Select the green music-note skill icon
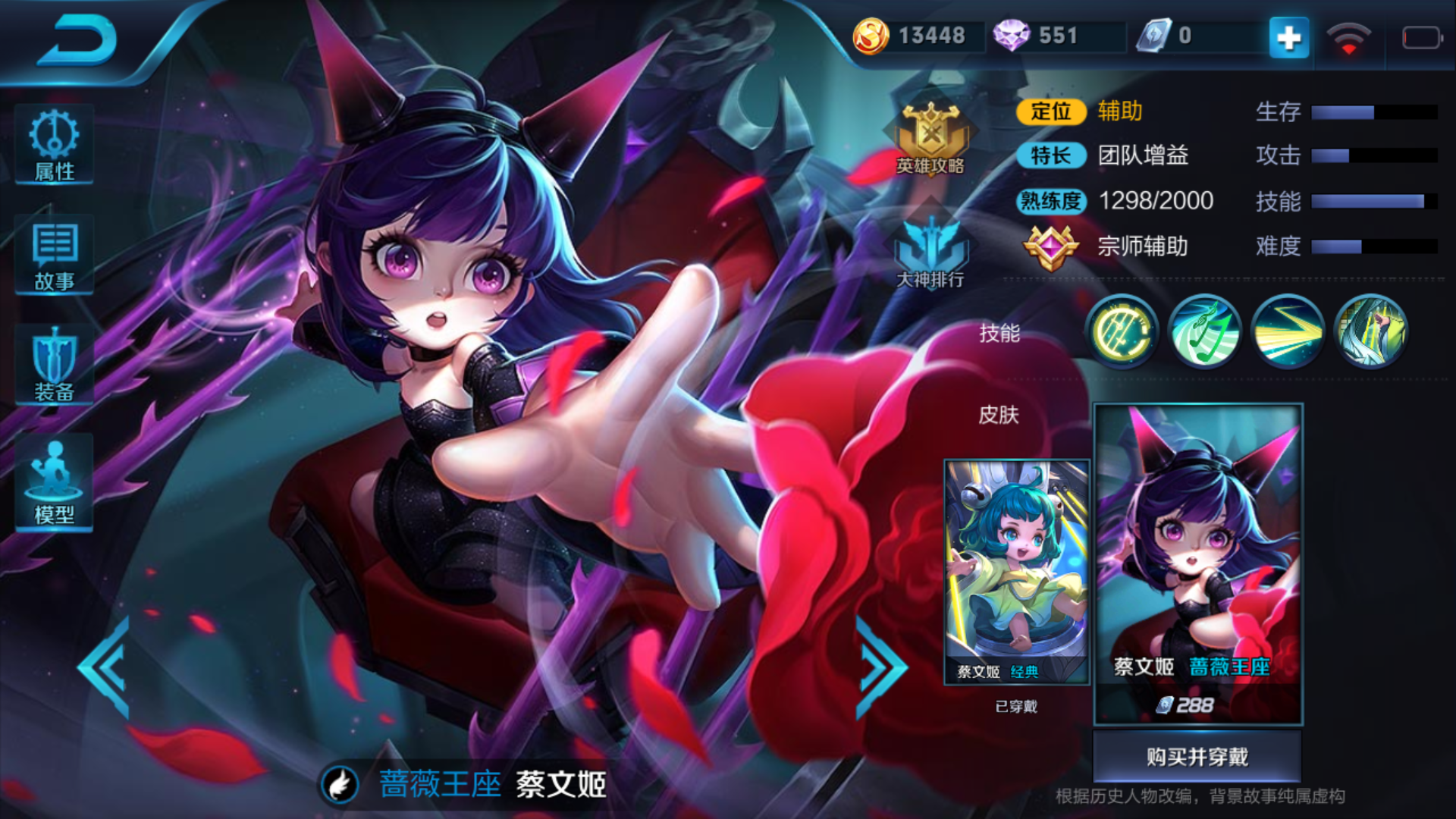The height and width of the screenshot is (819, 1456). 1205,331
